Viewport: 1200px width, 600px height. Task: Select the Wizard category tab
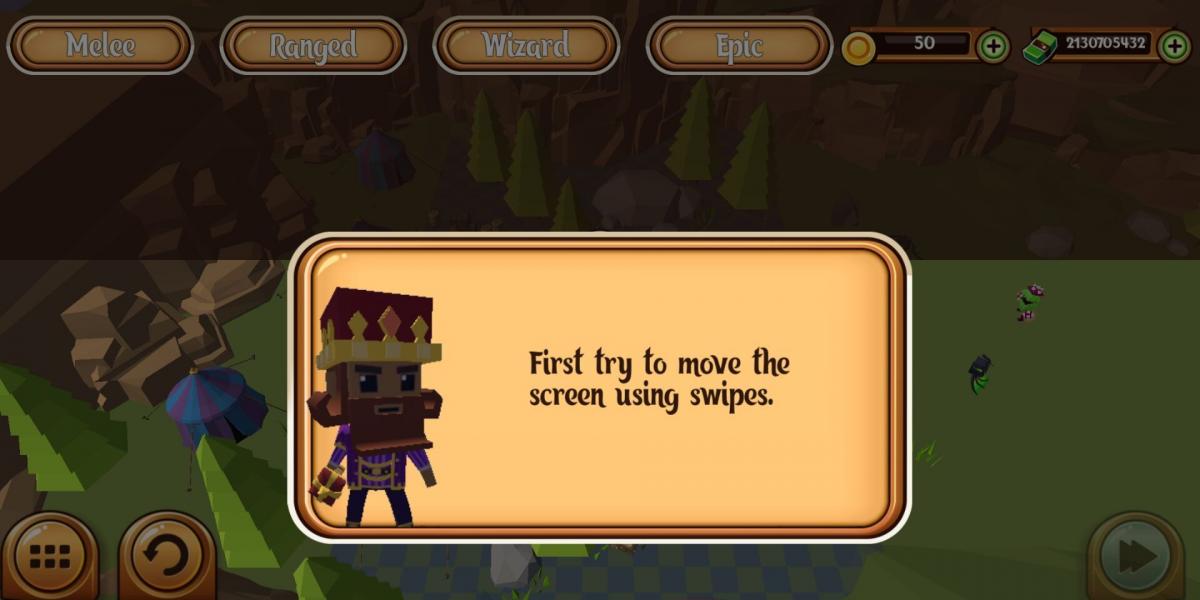(x=526, y=45)
